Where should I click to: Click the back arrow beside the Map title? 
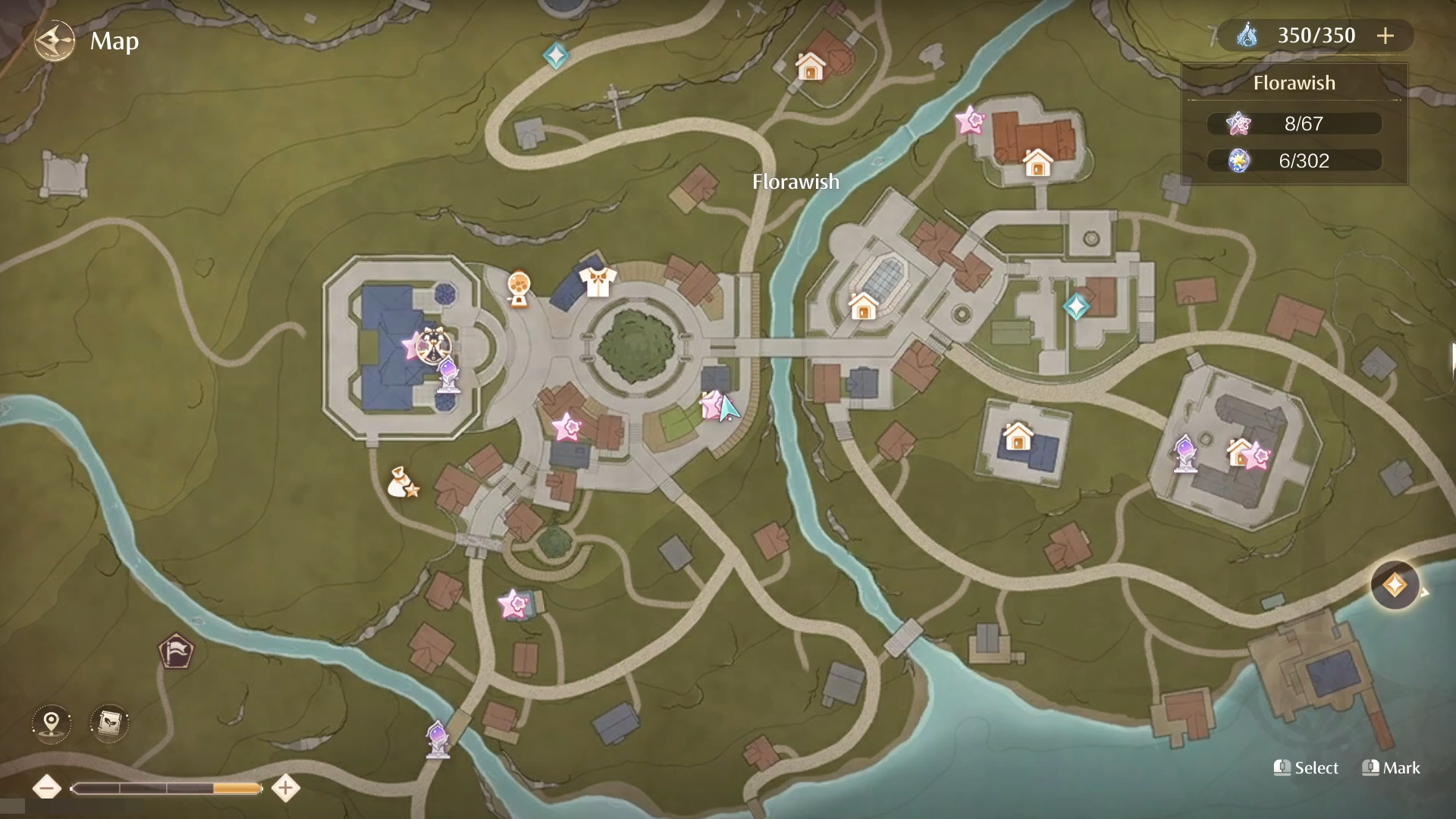pyautogui.click(x=52, y=41)
